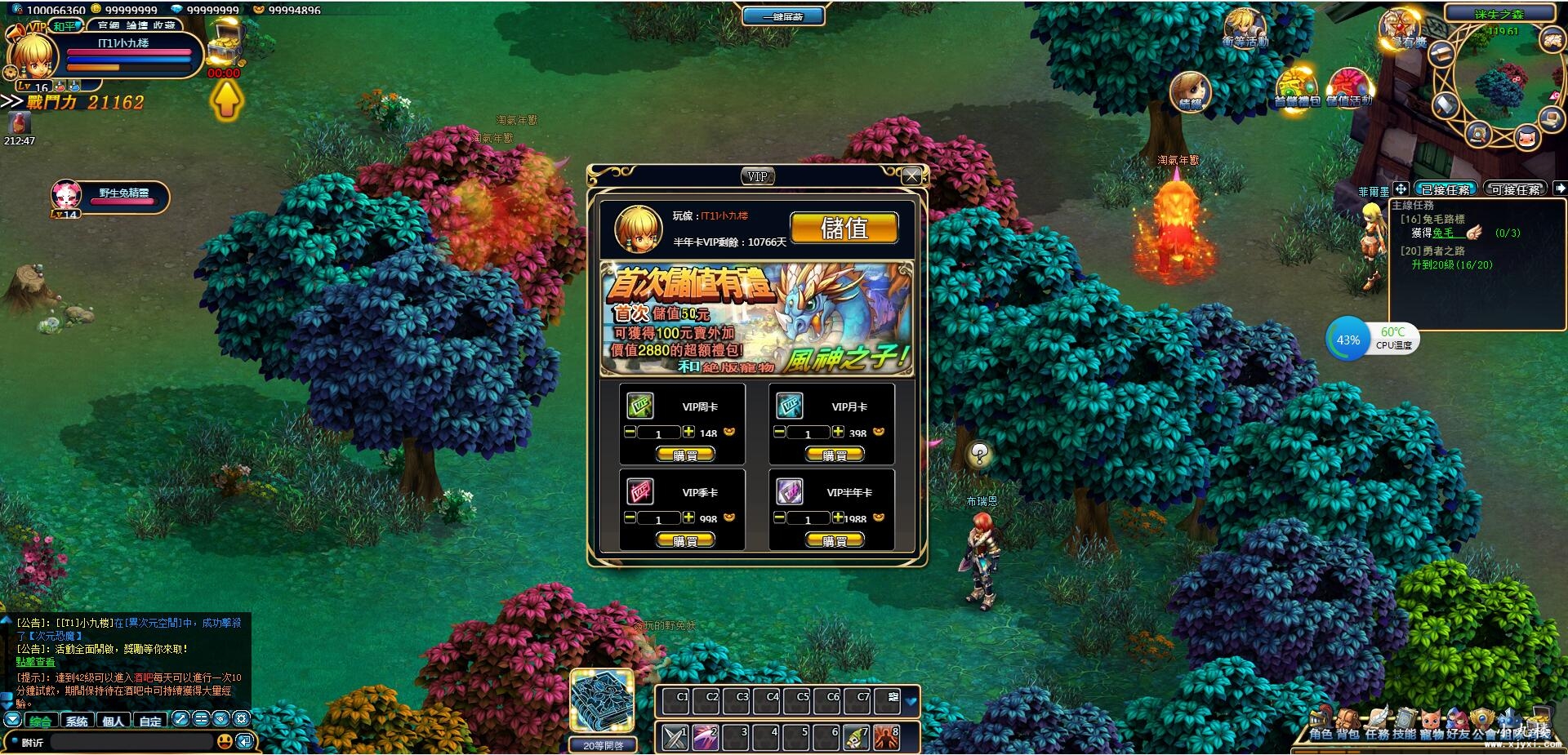Open the level-up golden arrow indicator
The height and width of the screenshot is (755, 1568).
click(226, 101)
